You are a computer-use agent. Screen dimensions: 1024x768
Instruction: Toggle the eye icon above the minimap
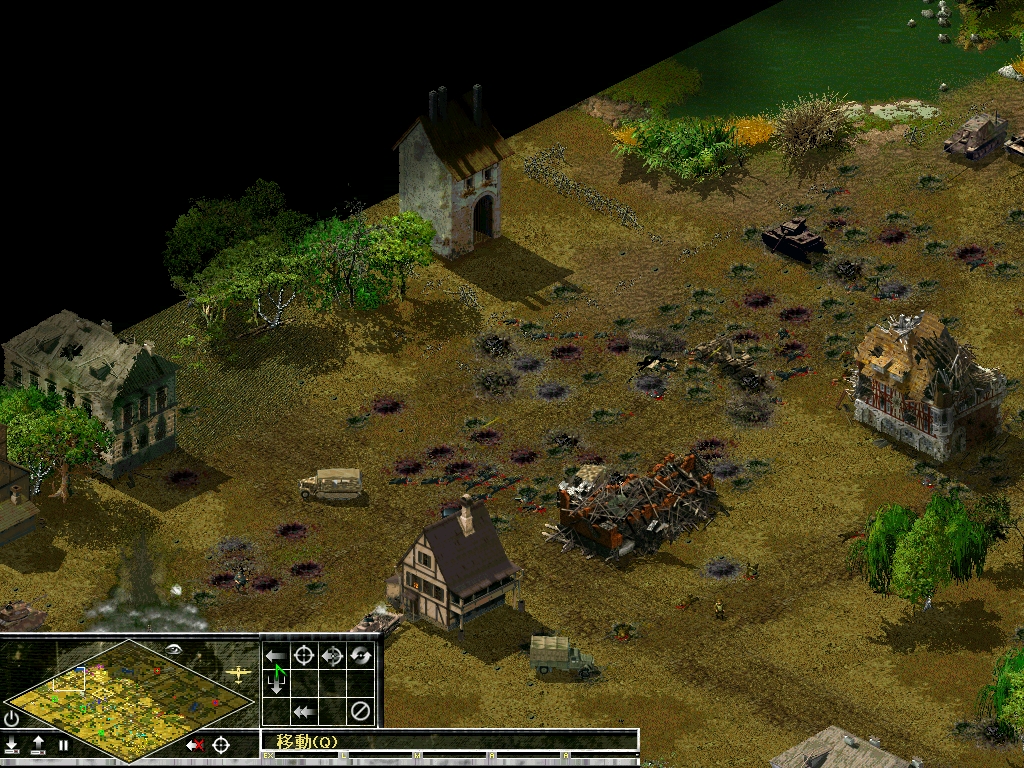pyautogui.click(x=175, y=649)
